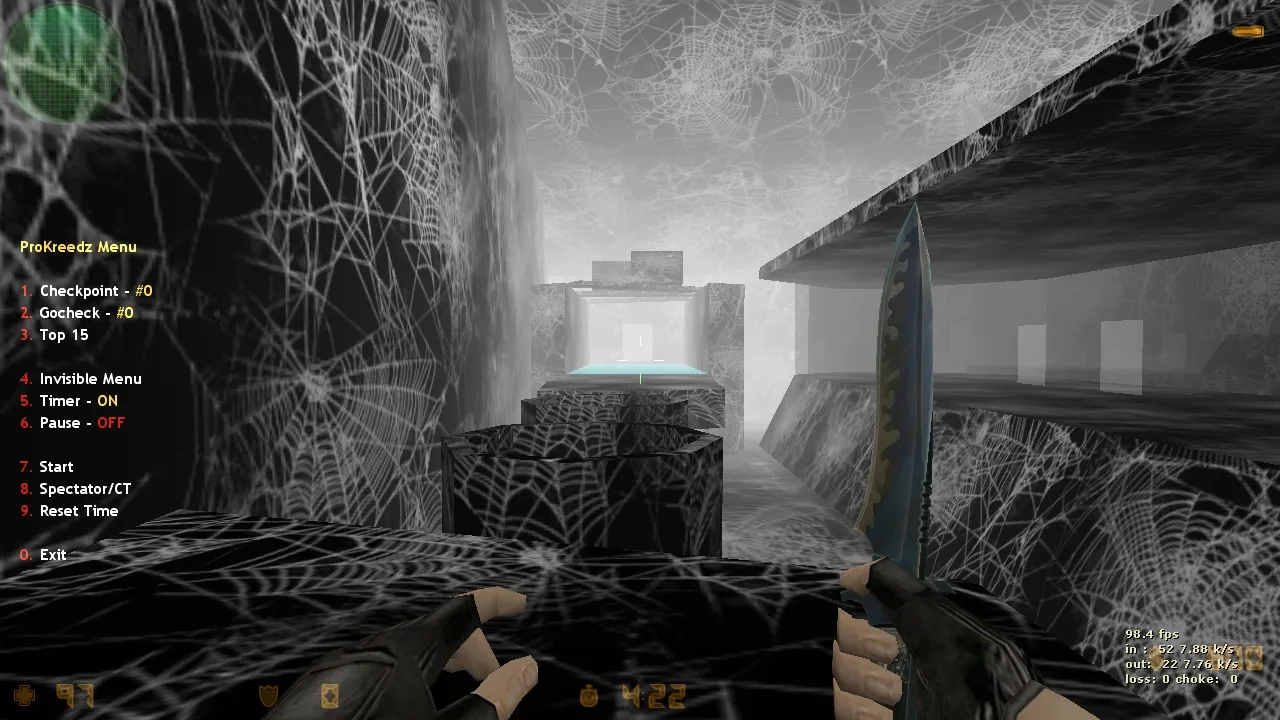Click the crosshair at screen center

tap(640, 360)
